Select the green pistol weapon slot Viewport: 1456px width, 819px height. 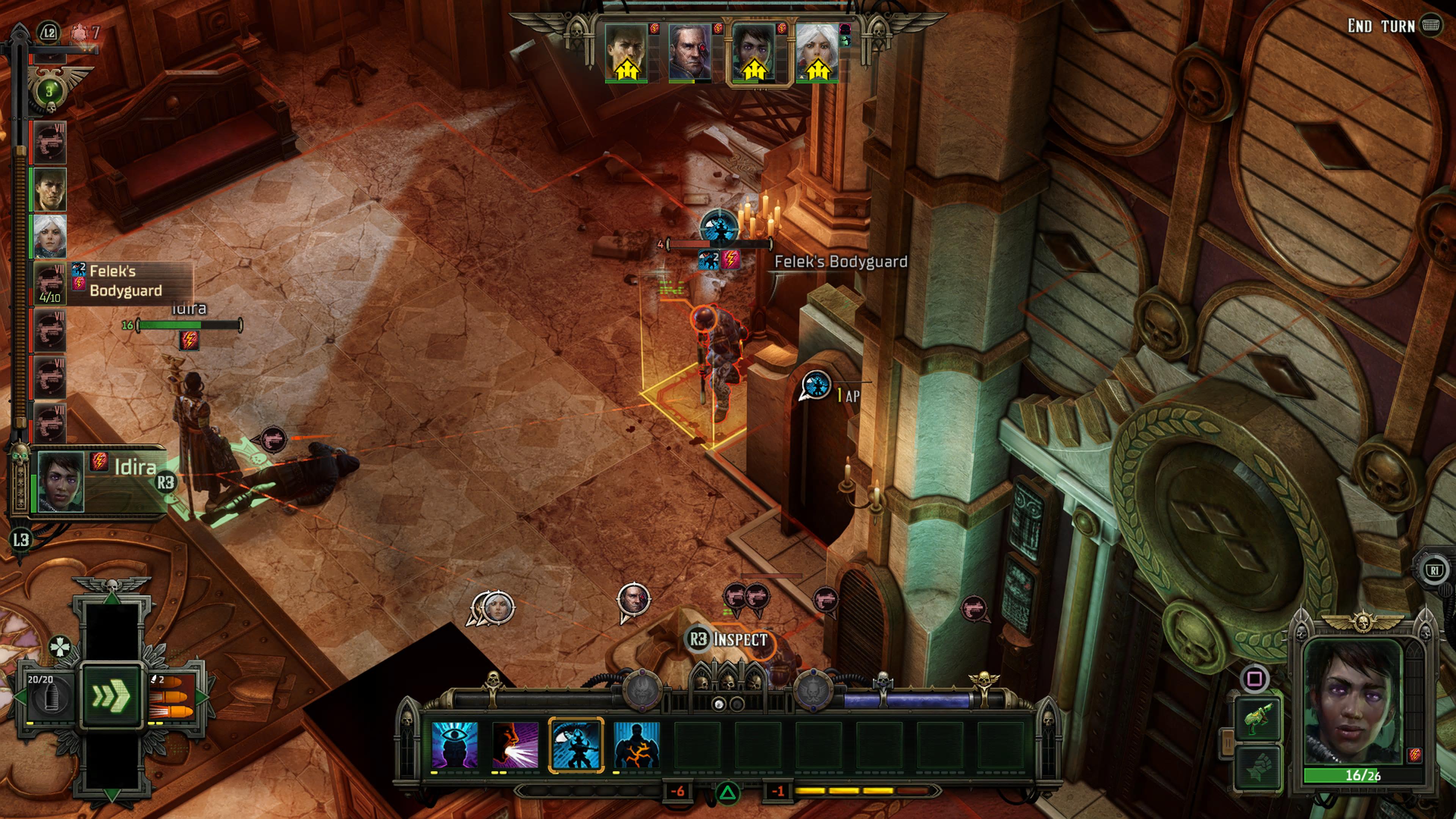1258,720
